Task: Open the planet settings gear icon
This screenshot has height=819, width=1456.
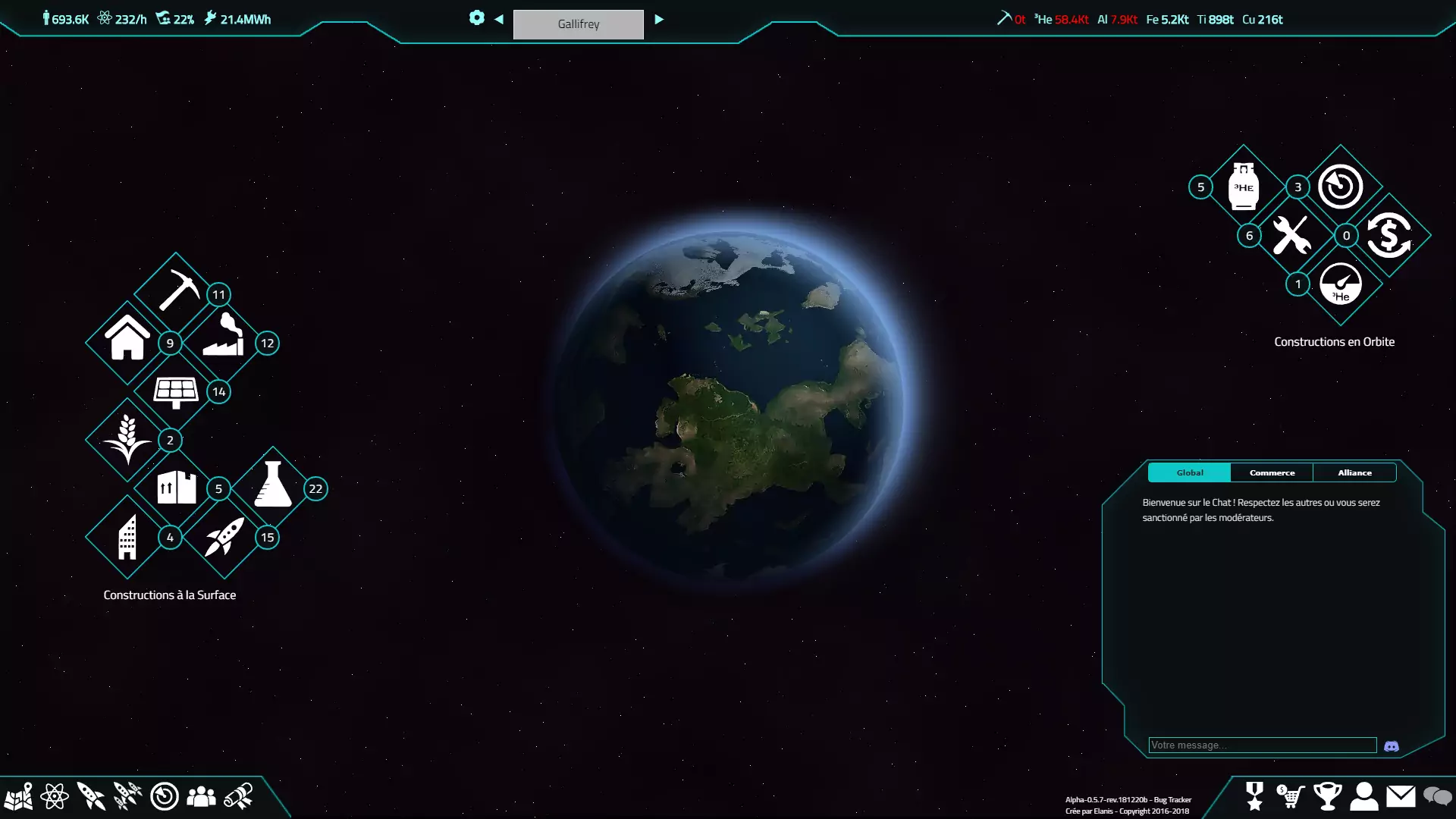Action: (476, 18)
